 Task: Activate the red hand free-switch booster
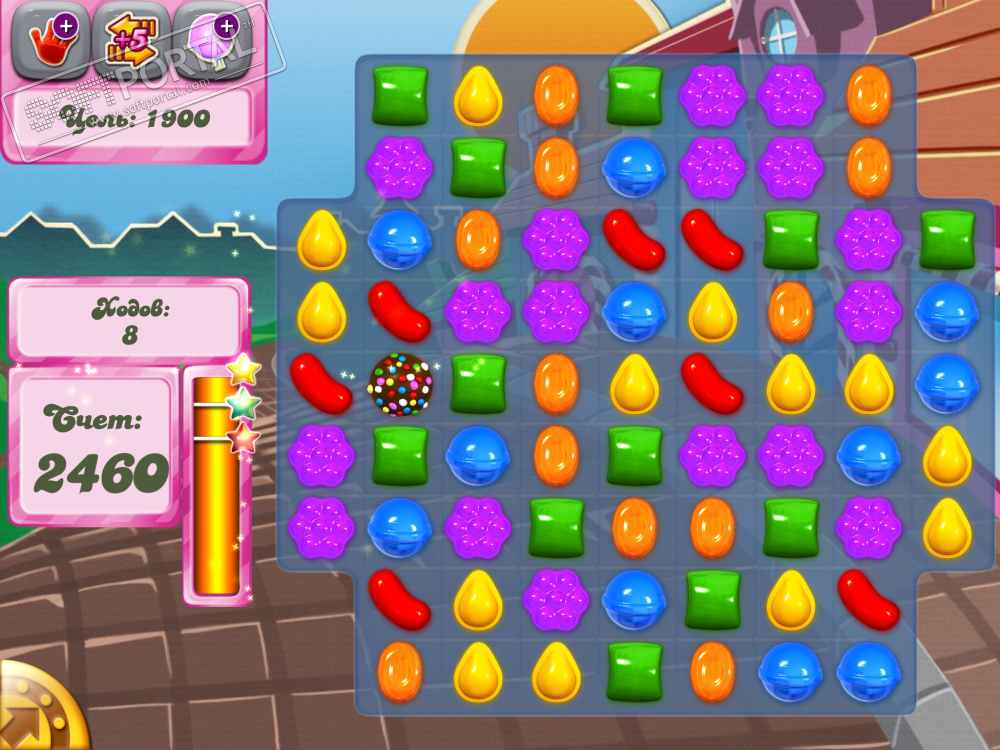coord(46,40)
